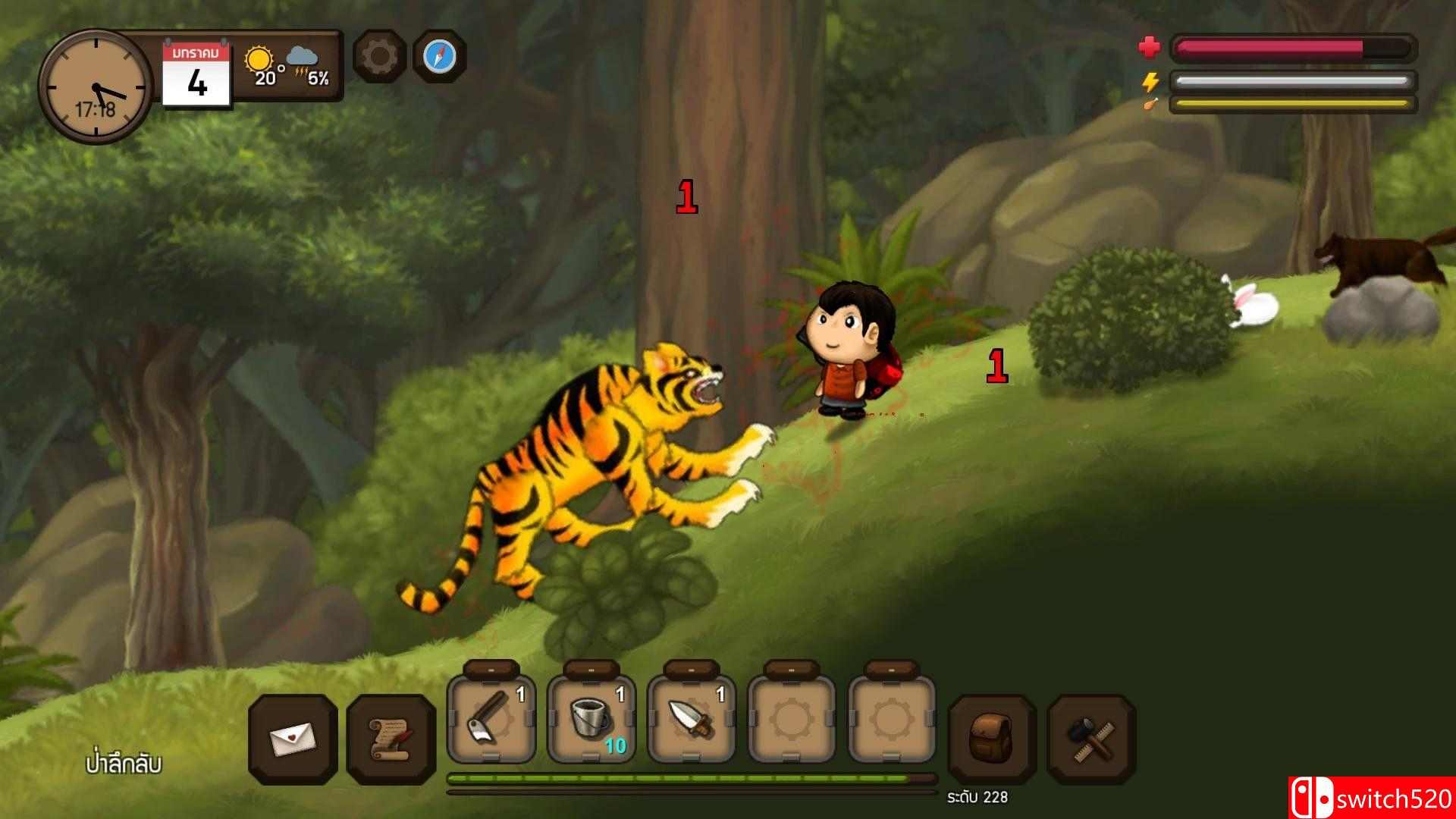Click the calendar date widget
1456x819 pixels.
pyautogui.click(x=196, y=74)
